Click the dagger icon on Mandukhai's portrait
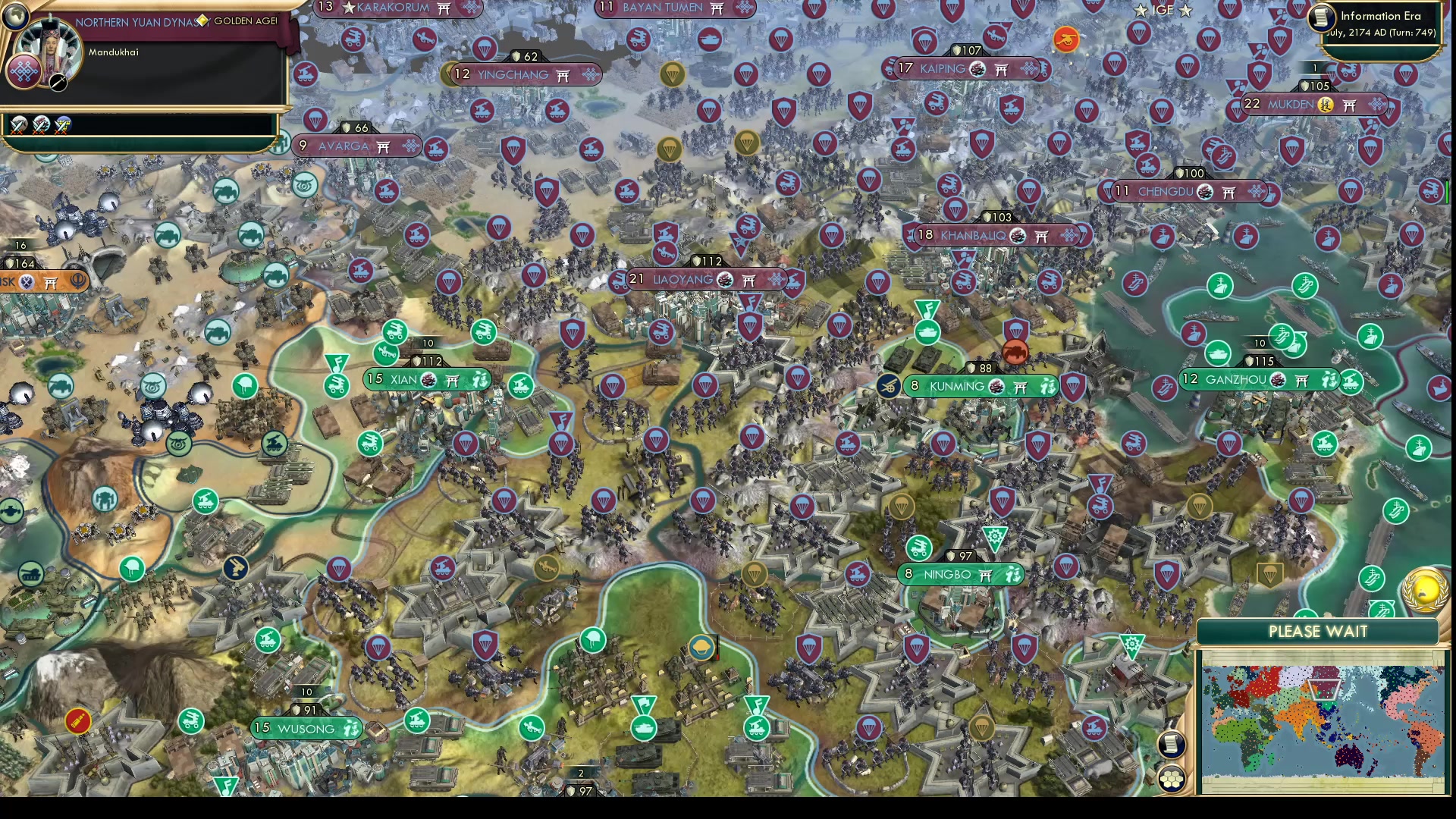The width and height of the screenshot is (1456, 819). pyautogui.click(x=58, y=83)
